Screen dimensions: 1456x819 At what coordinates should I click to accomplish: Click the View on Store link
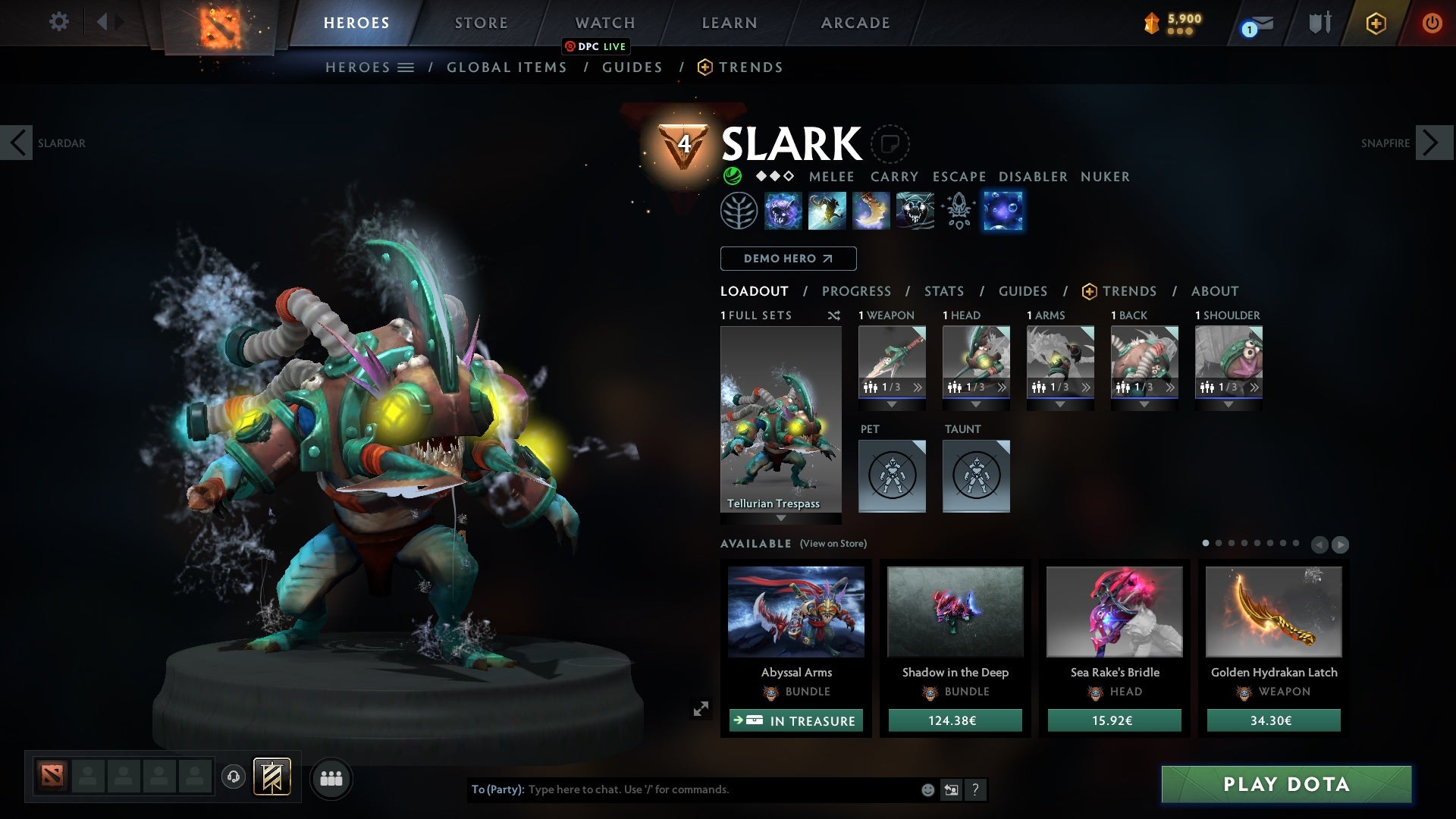click(x=833, y=544)
